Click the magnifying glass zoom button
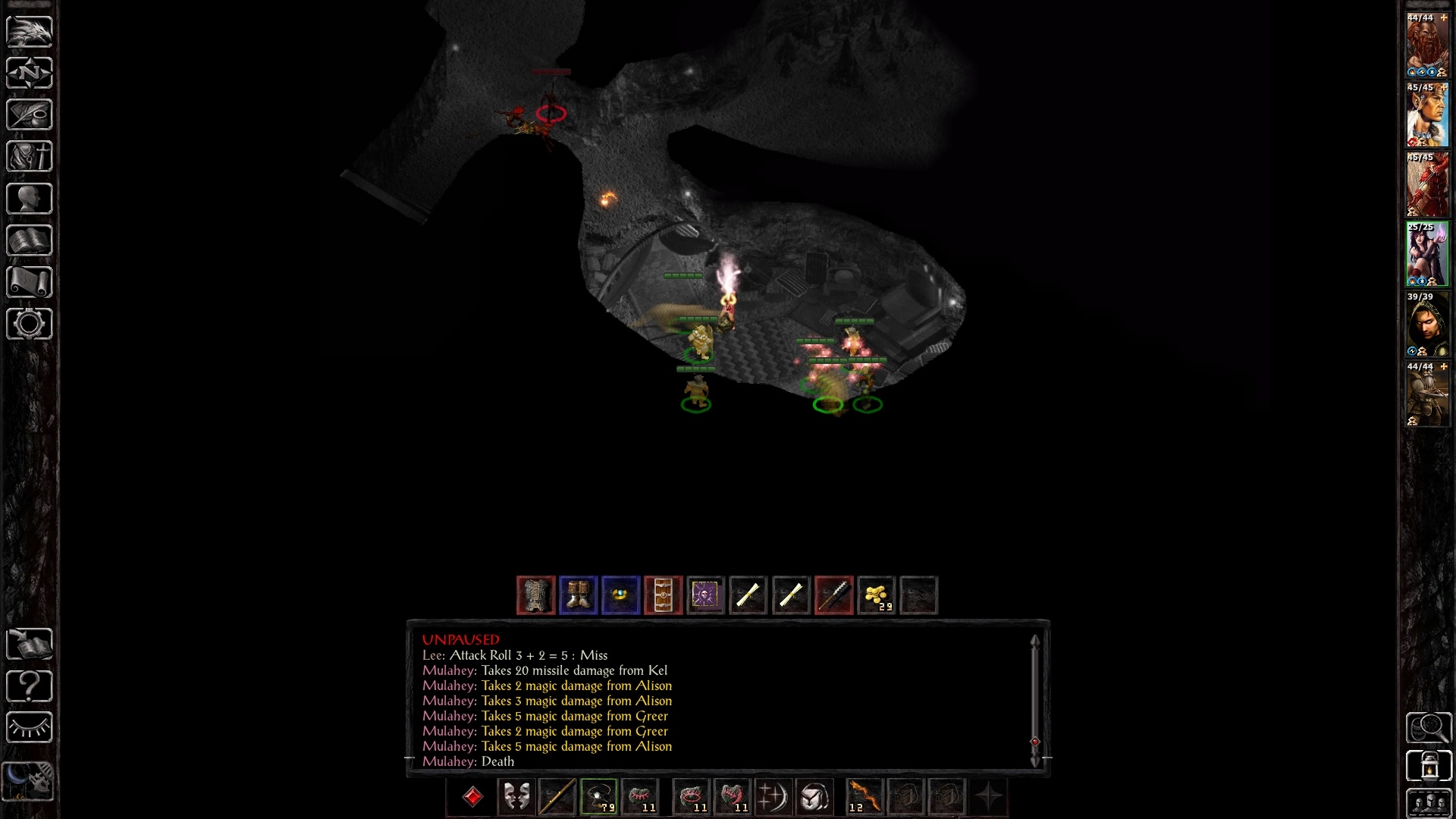Screen dimensions: 1456x819 tap(1429, 727)
